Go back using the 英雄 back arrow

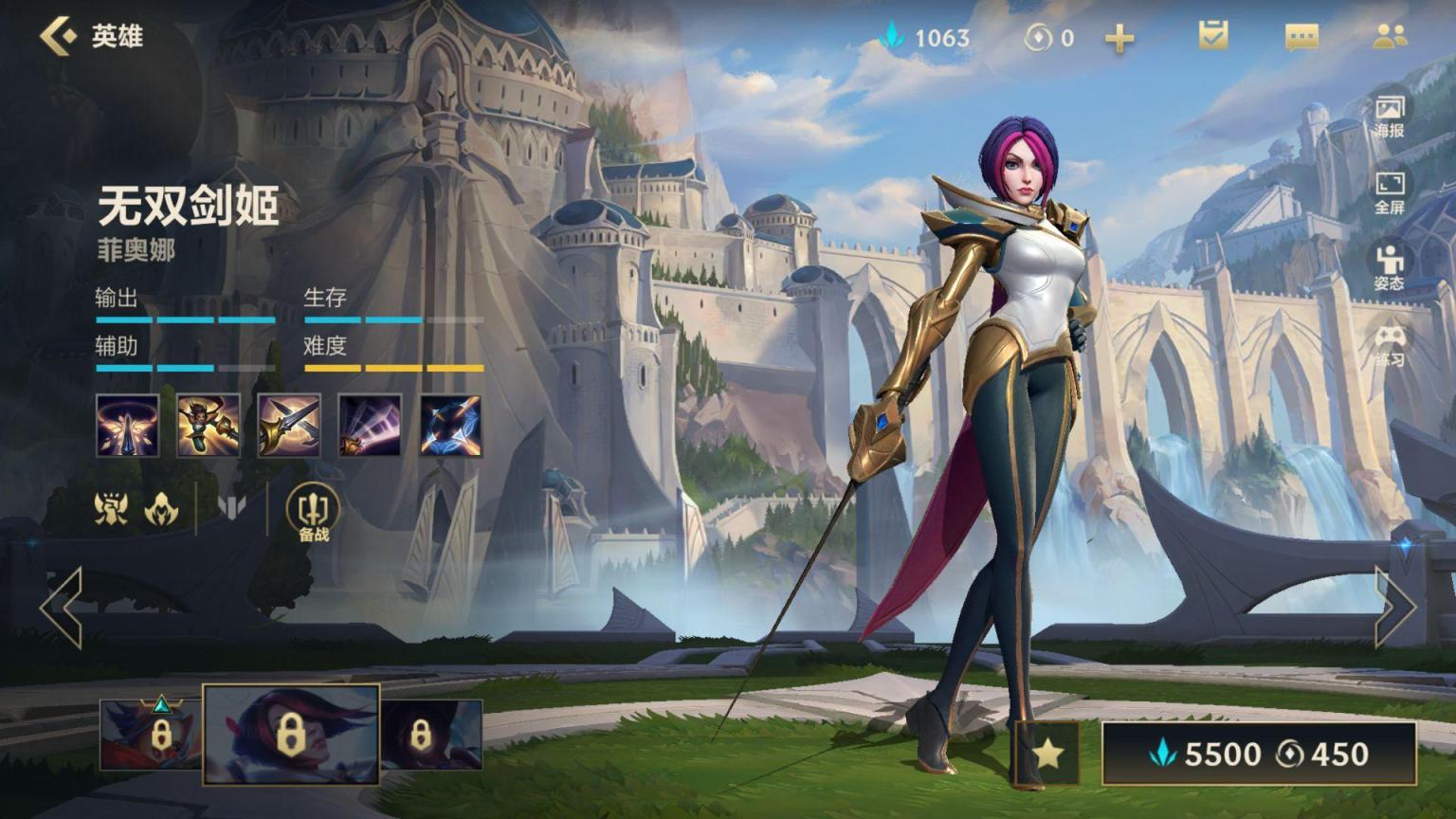[x=59, y=36]
